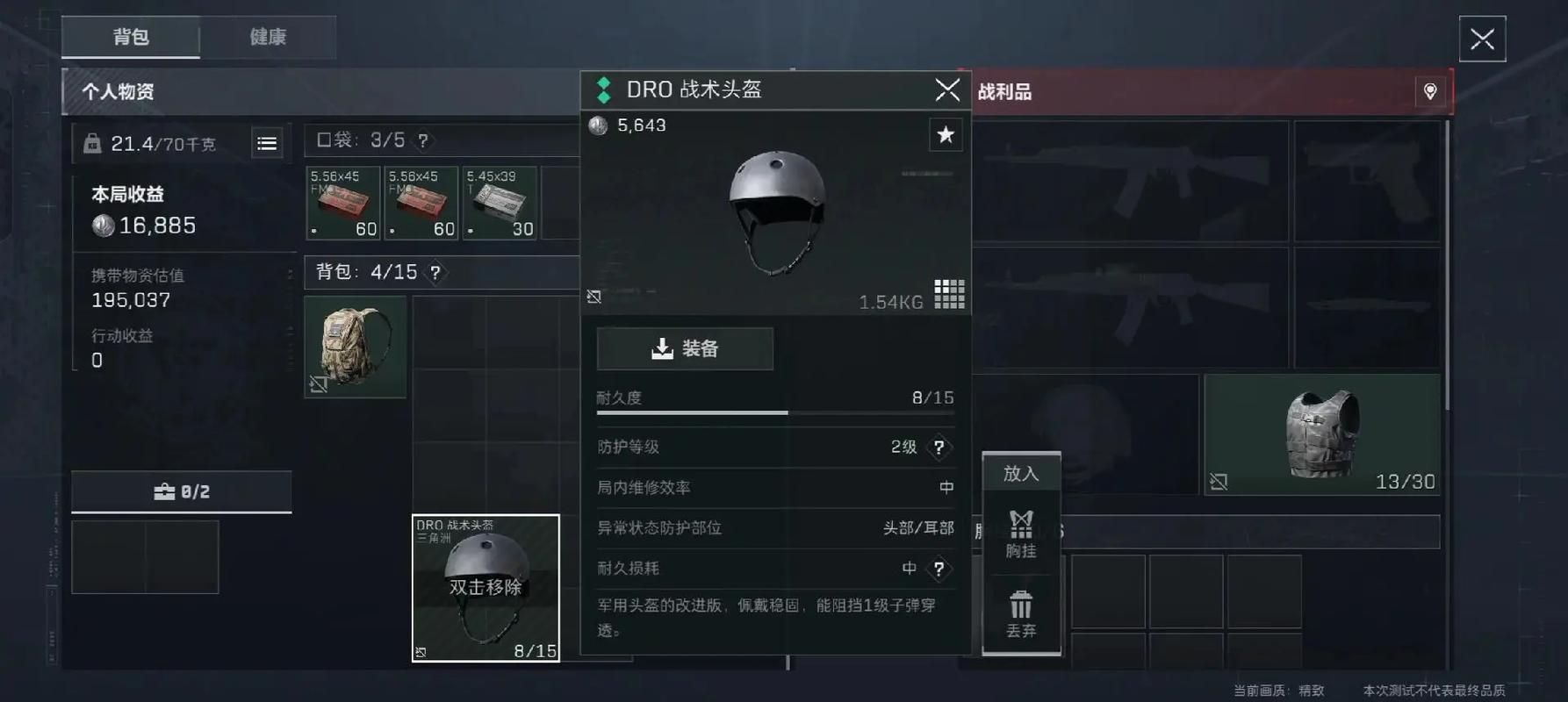
Task: Click the question mark next to 防护等级
Action: click(939, 448)
